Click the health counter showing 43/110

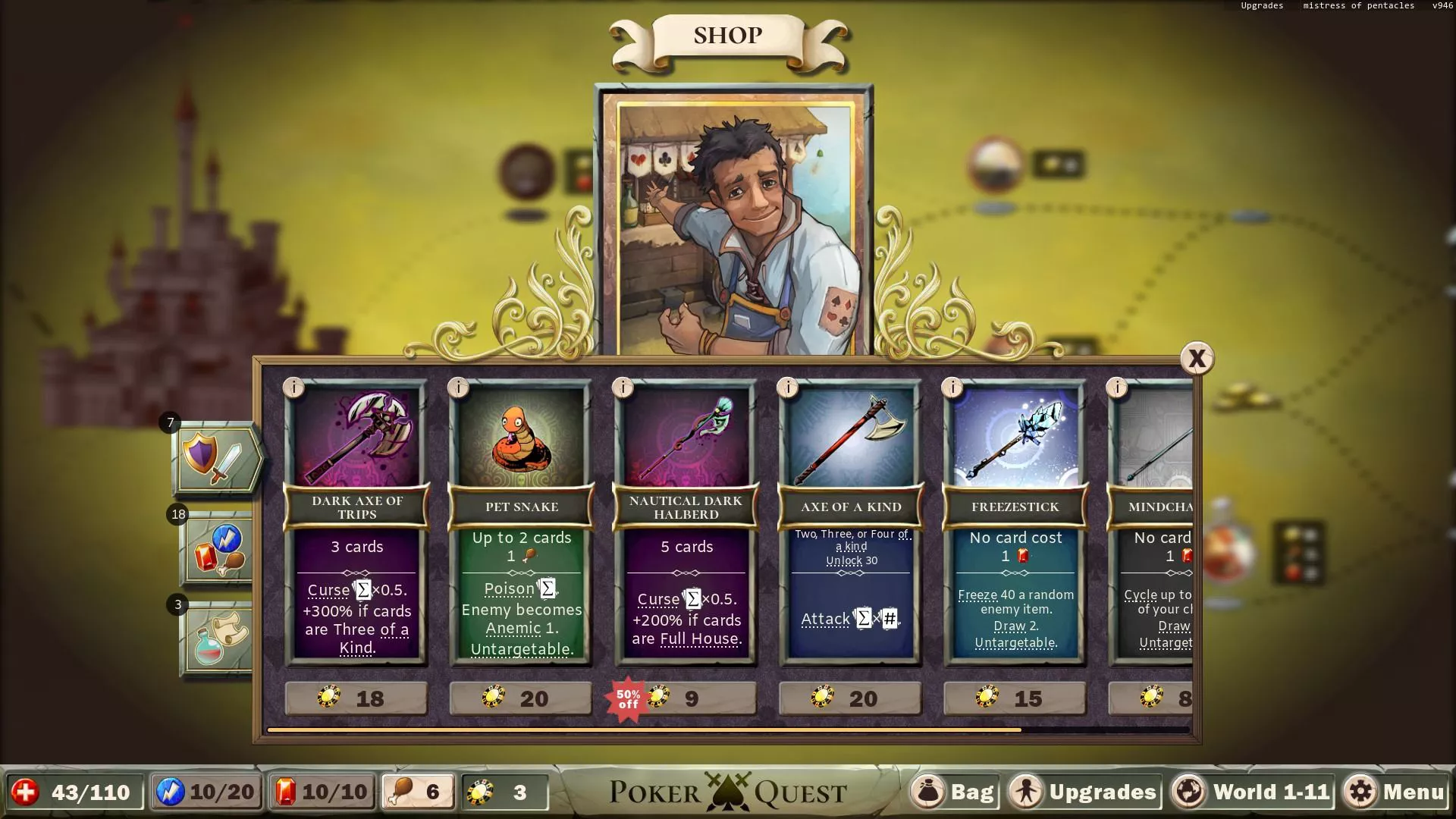pyautogui.click(x=76, y=792)
